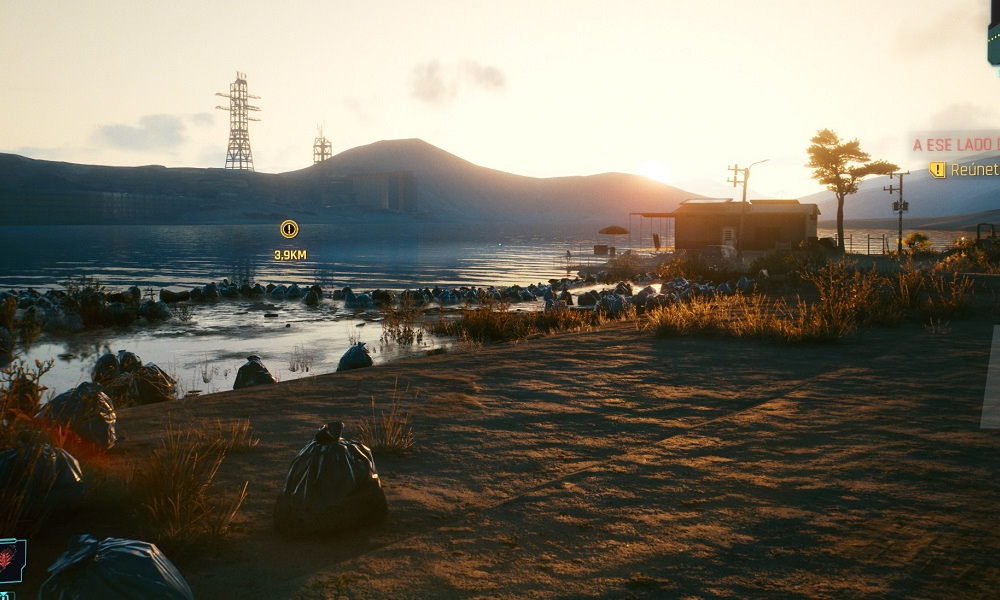Click the yellow objective icon beside "Reúnet"
The image size is (1000, 600).
coord(937,170)
